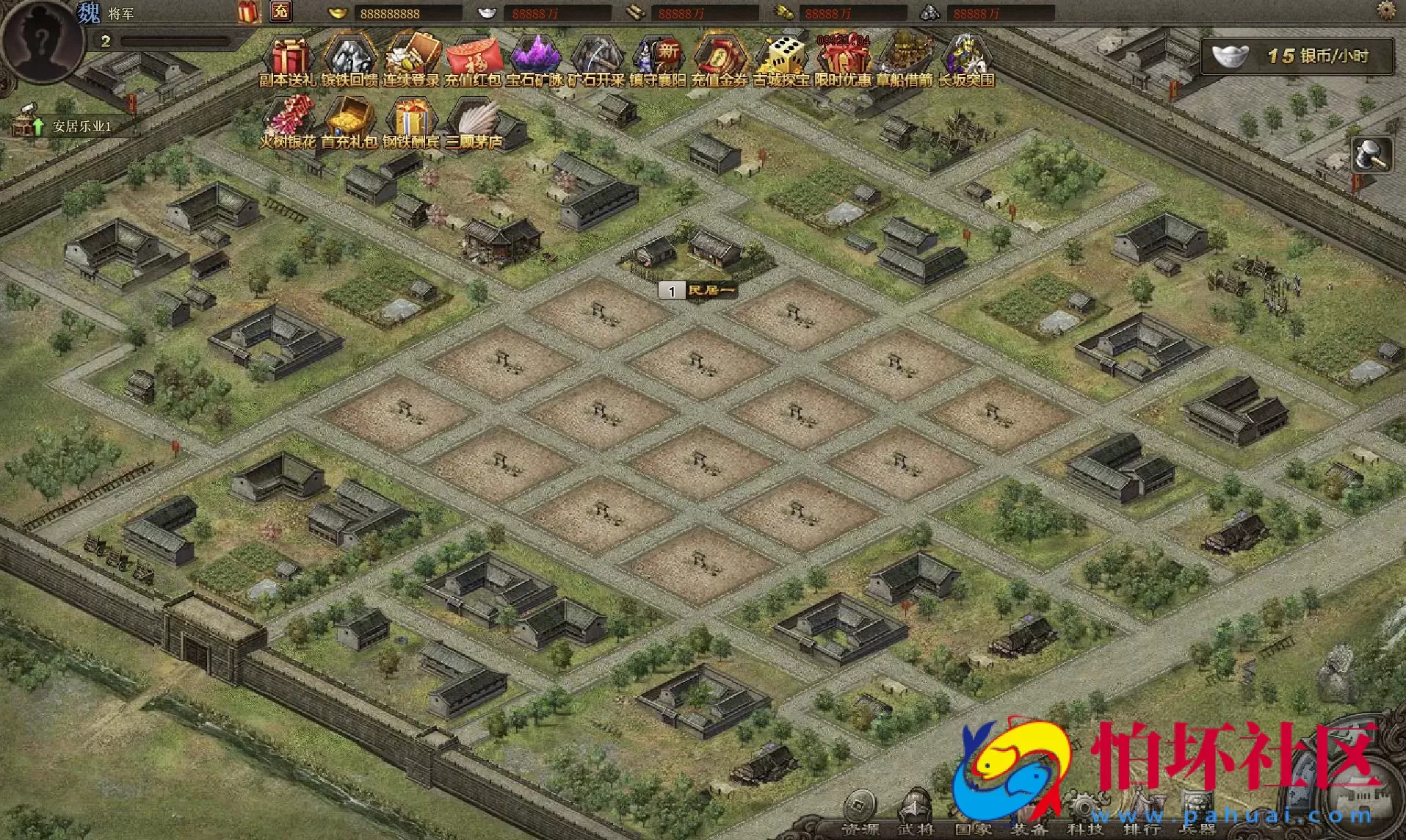Open the 资源 resources menu
This screenshot has width=1406, height=840.
click(x=860, y=814)
